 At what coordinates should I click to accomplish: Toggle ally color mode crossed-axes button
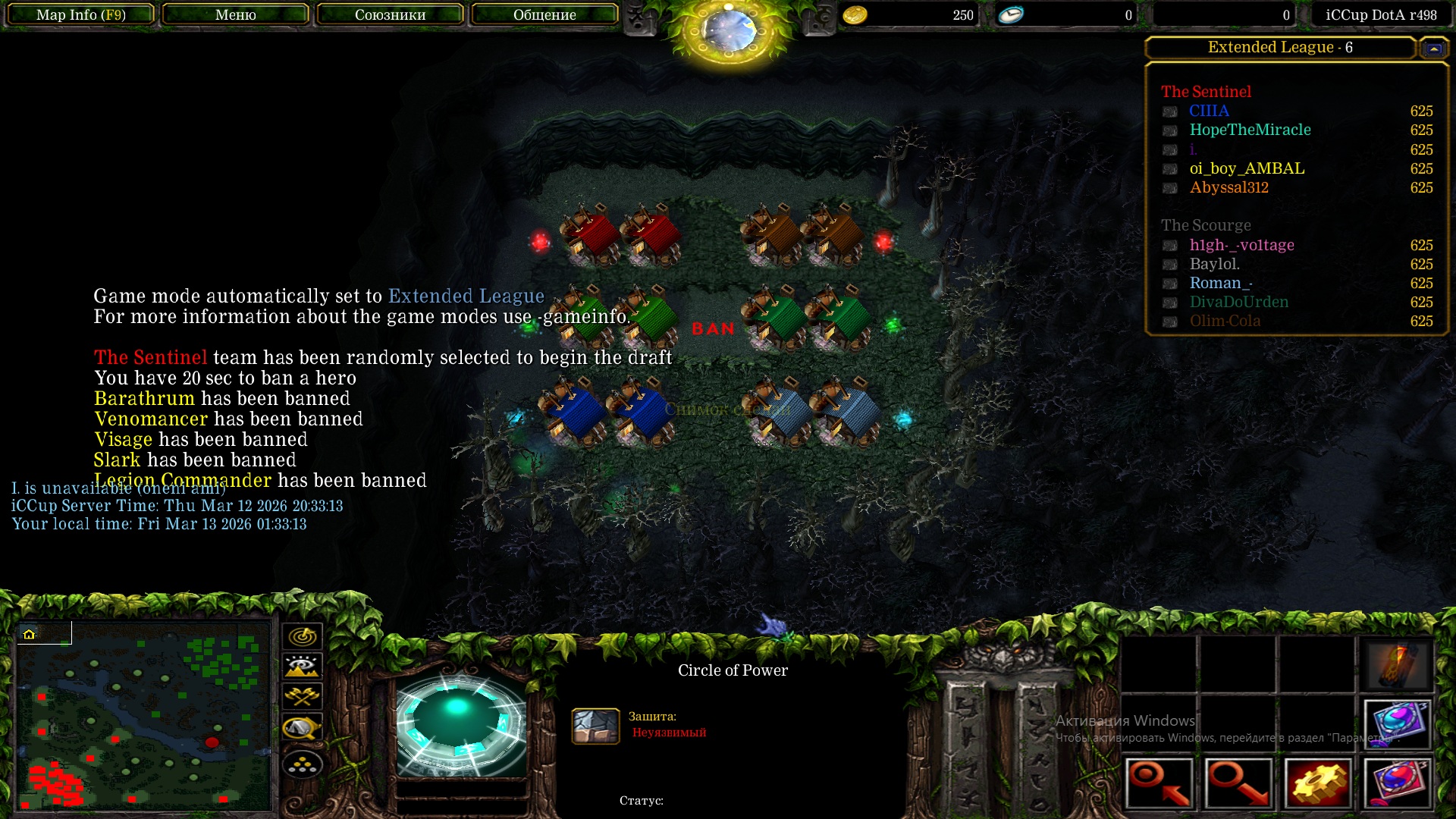coord(303,696)
